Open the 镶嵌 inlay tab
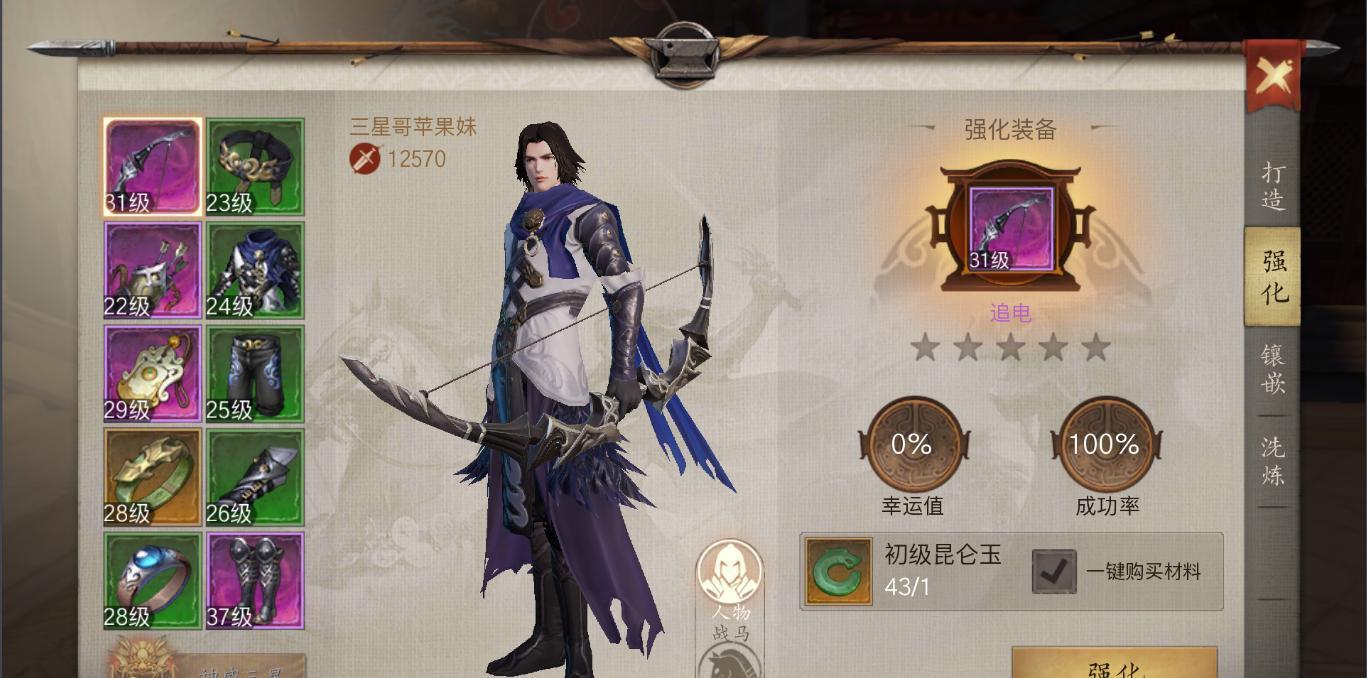Viewport: 1367px width, 678px height. [x=1272, y=369]
